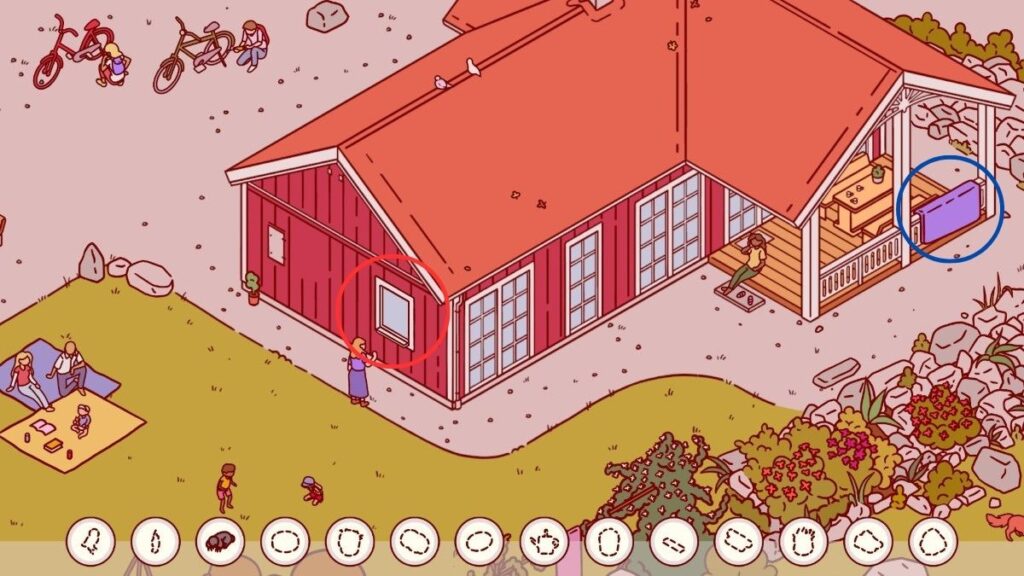Pick the glove-shaped outline slot
Image resolution: width=1024 pixels, height=576 pixels.
coord(803,542)
